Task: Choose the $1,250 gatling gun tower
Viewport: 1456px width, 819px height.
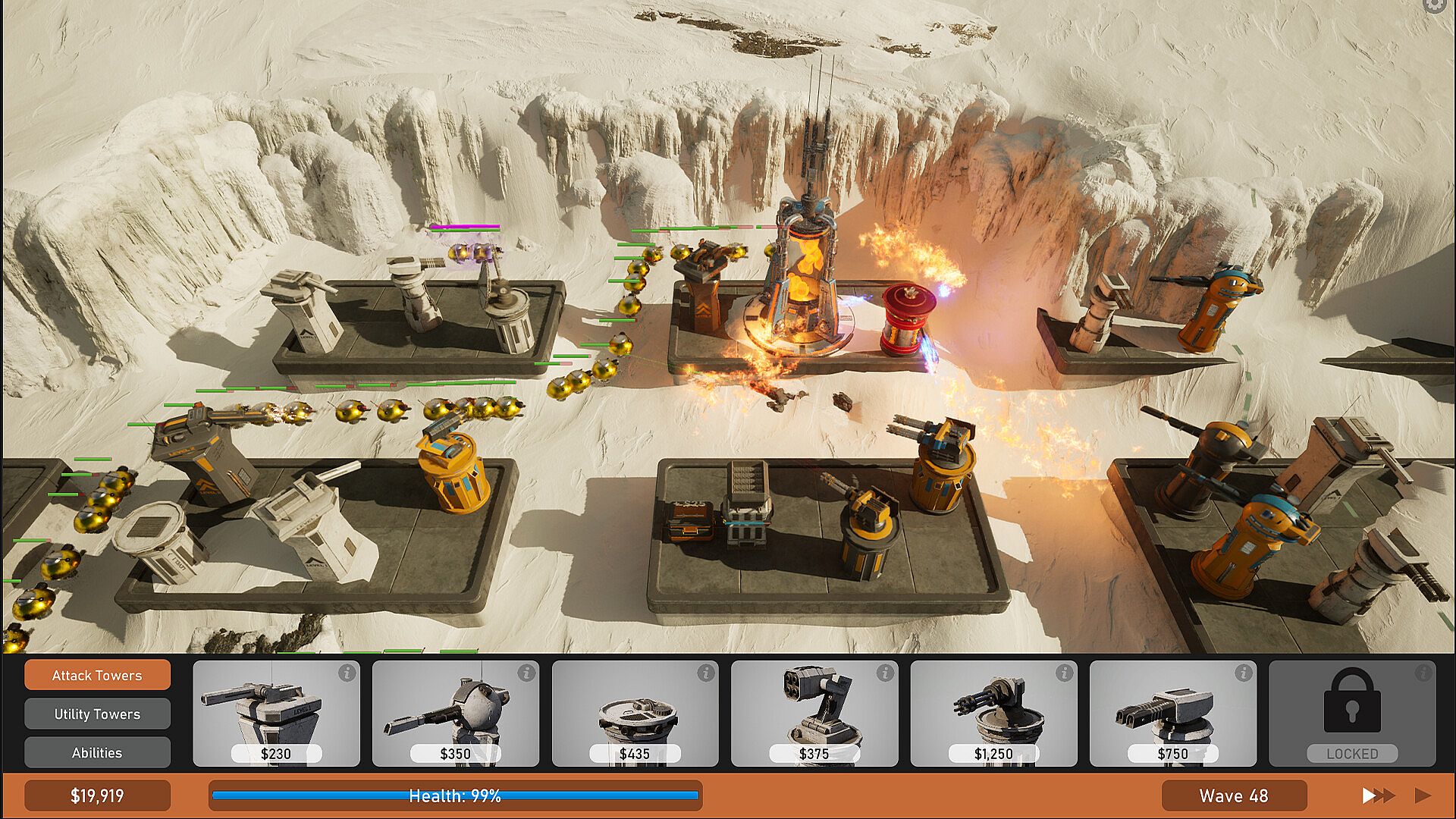Action: [993, 713]
